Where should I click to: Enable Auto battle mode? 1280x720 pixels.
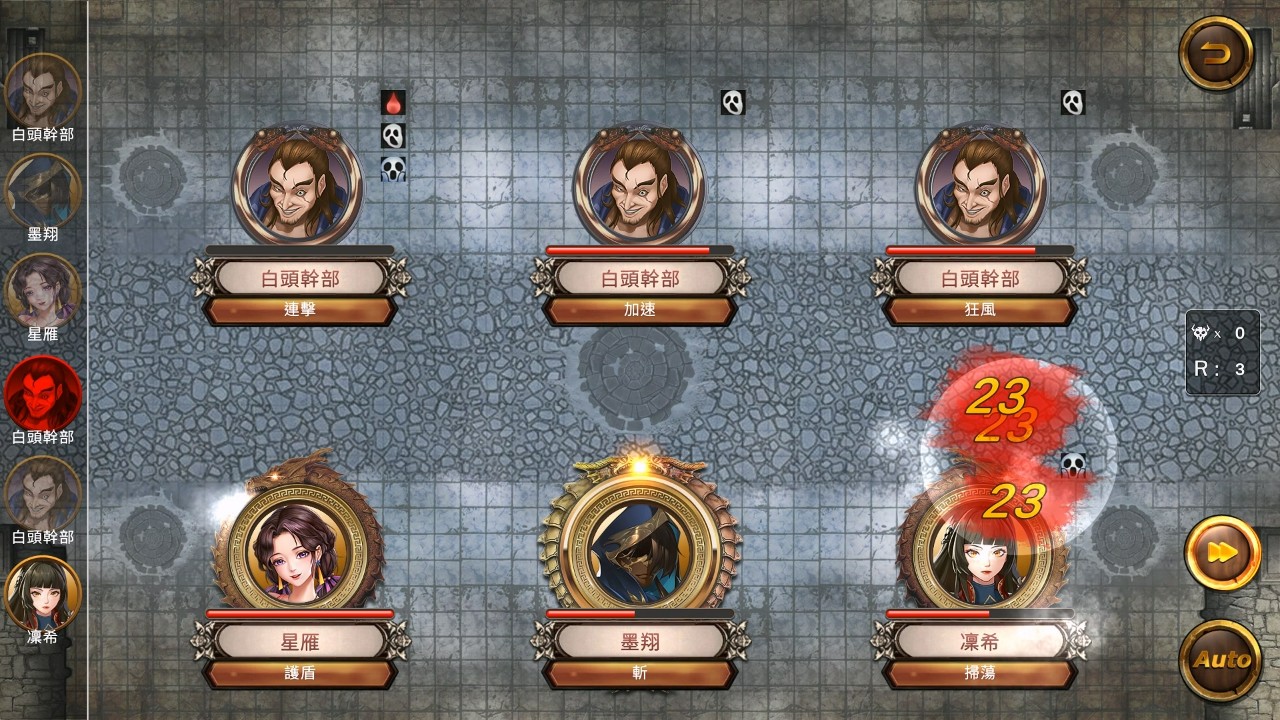coord(1221,659)
